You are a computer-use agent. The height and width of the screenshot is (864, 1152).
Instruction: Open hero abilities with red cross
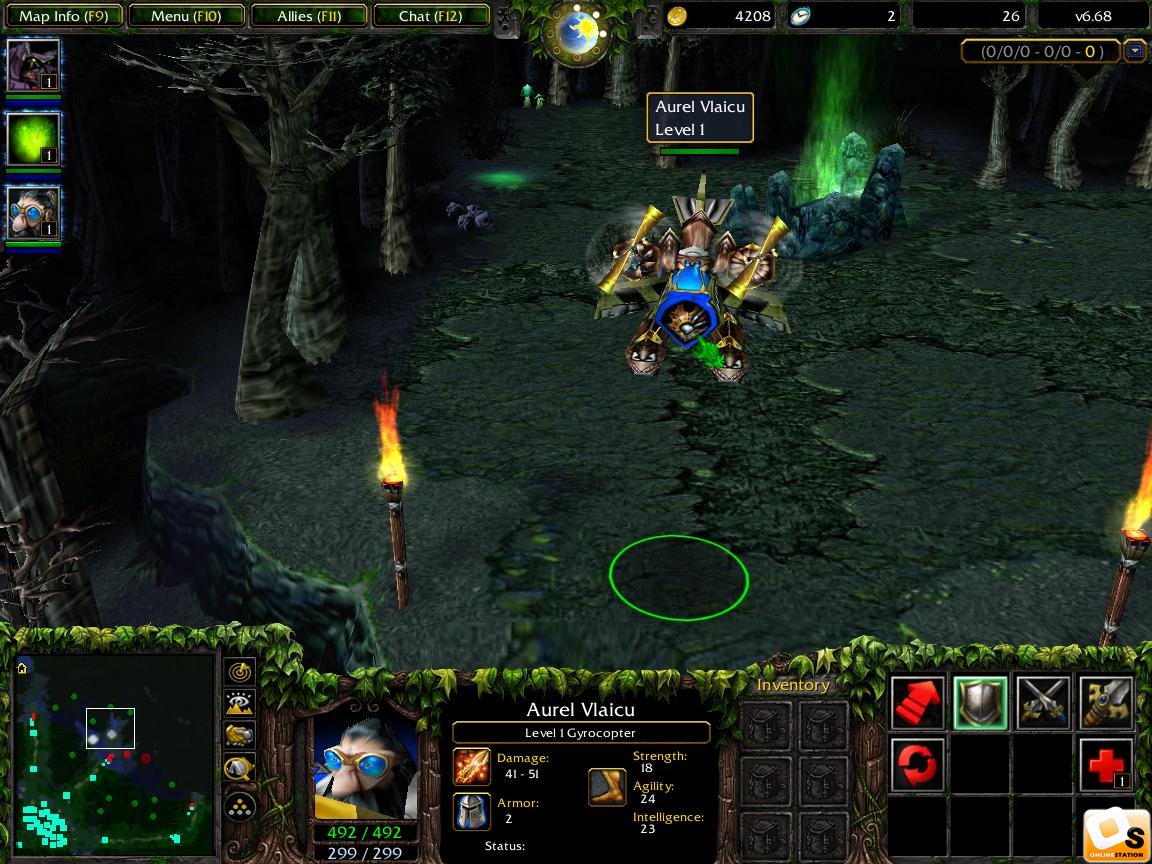point(1106,765)
